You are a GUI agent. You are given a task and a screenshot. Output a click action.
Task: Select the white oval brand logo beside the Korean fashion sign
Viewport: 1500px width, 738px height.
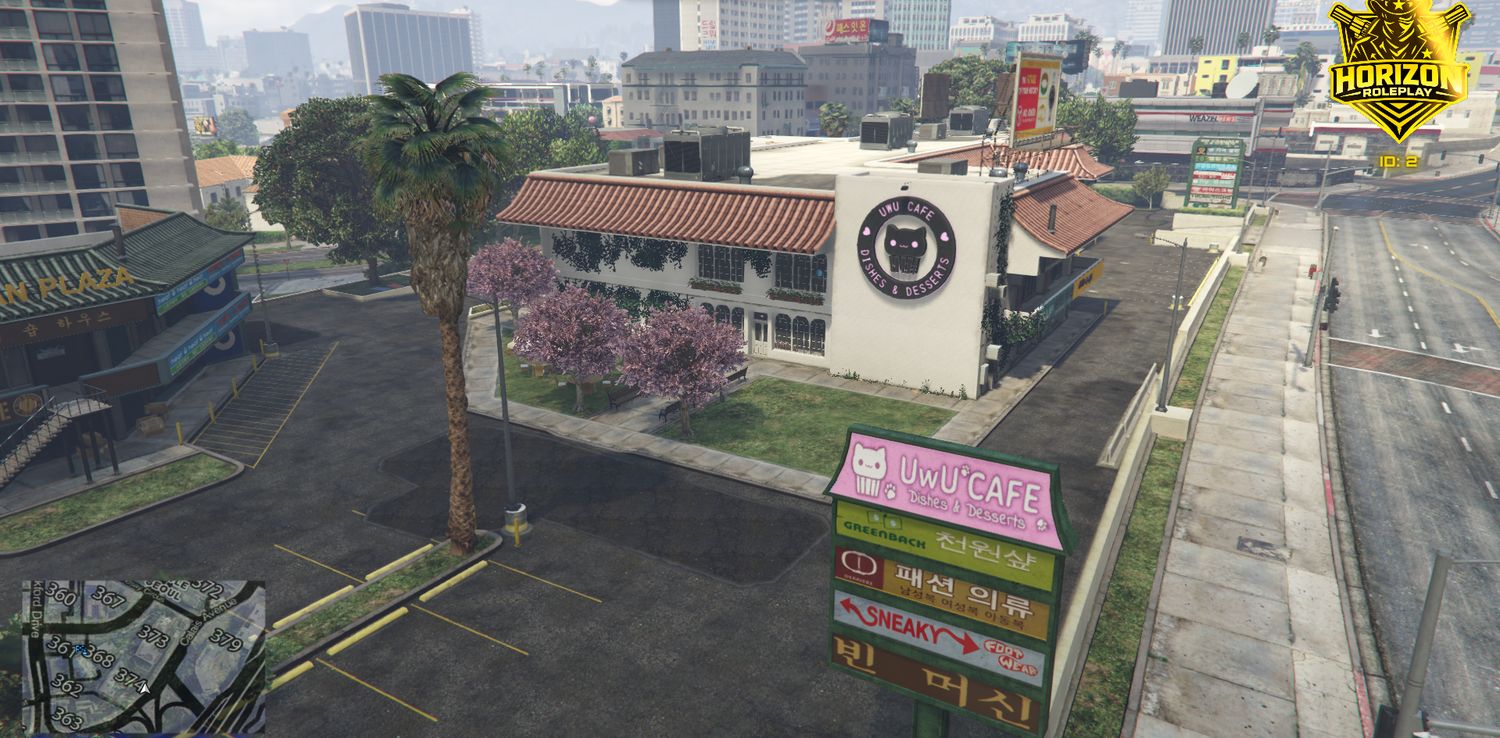pos(860,564)
